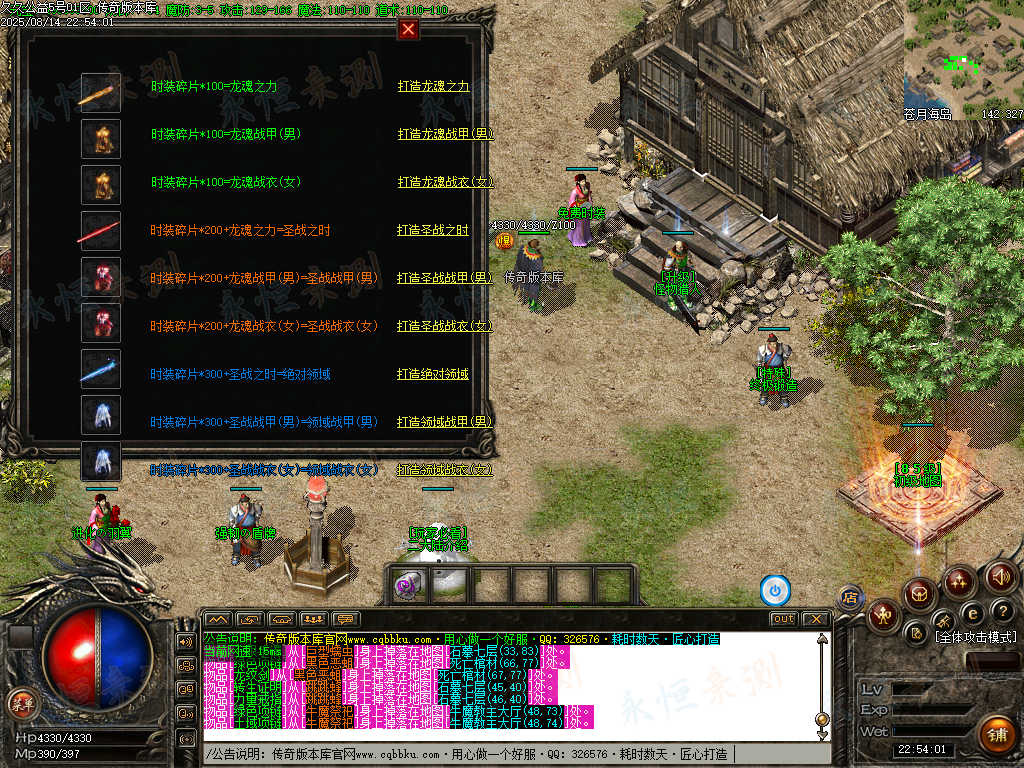
Task: Open the minimap in the corner
Action: (963, 60)
